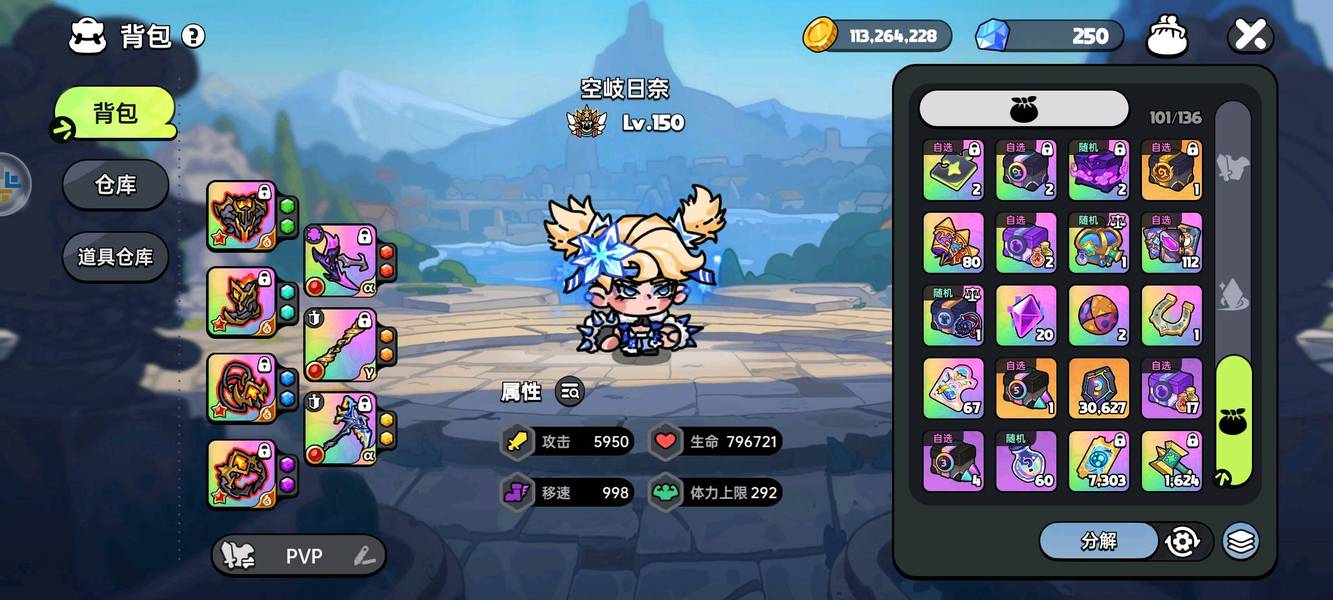Select the purple crystal stack of 20
The width and height of the screenshot is (1333, 600).
coord(1026,315)
